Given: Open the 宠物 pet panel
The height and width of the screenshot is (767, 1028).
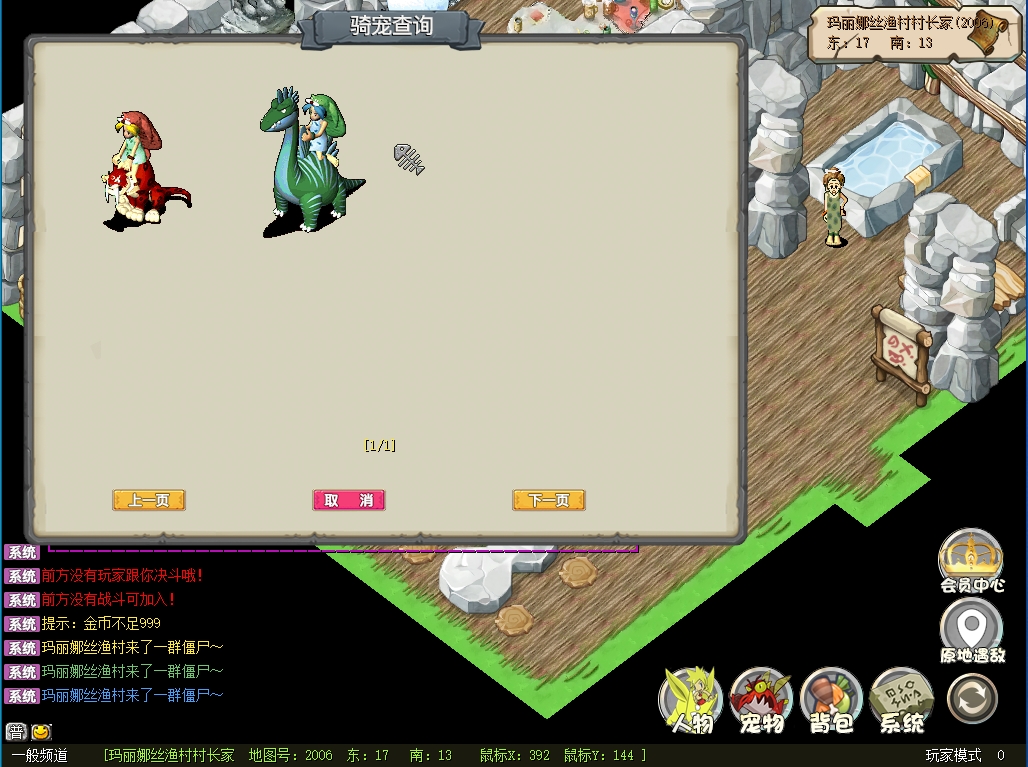Looking at the screenshot, I should (761, 700).
